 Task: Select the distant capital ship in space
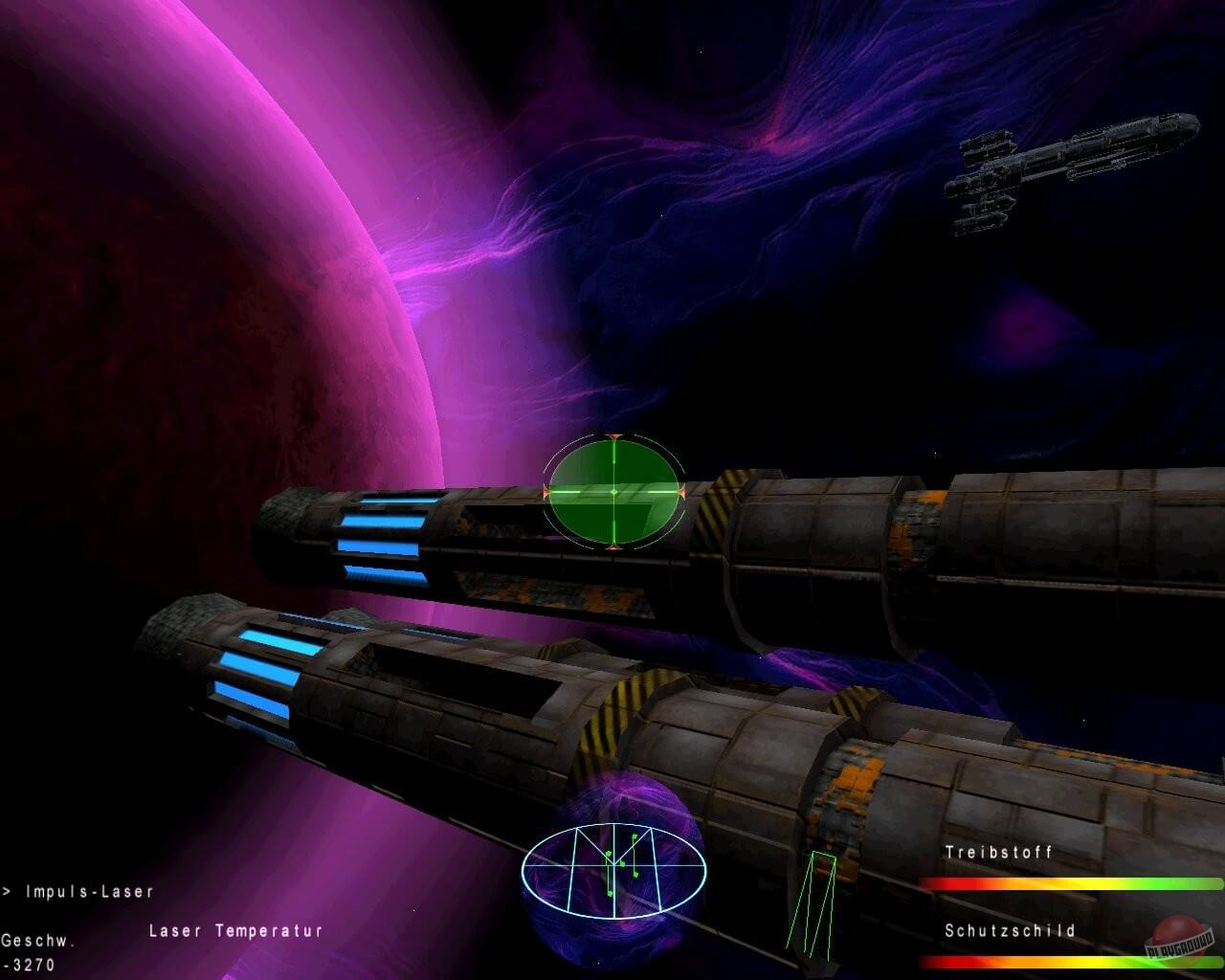[1072, 167]
